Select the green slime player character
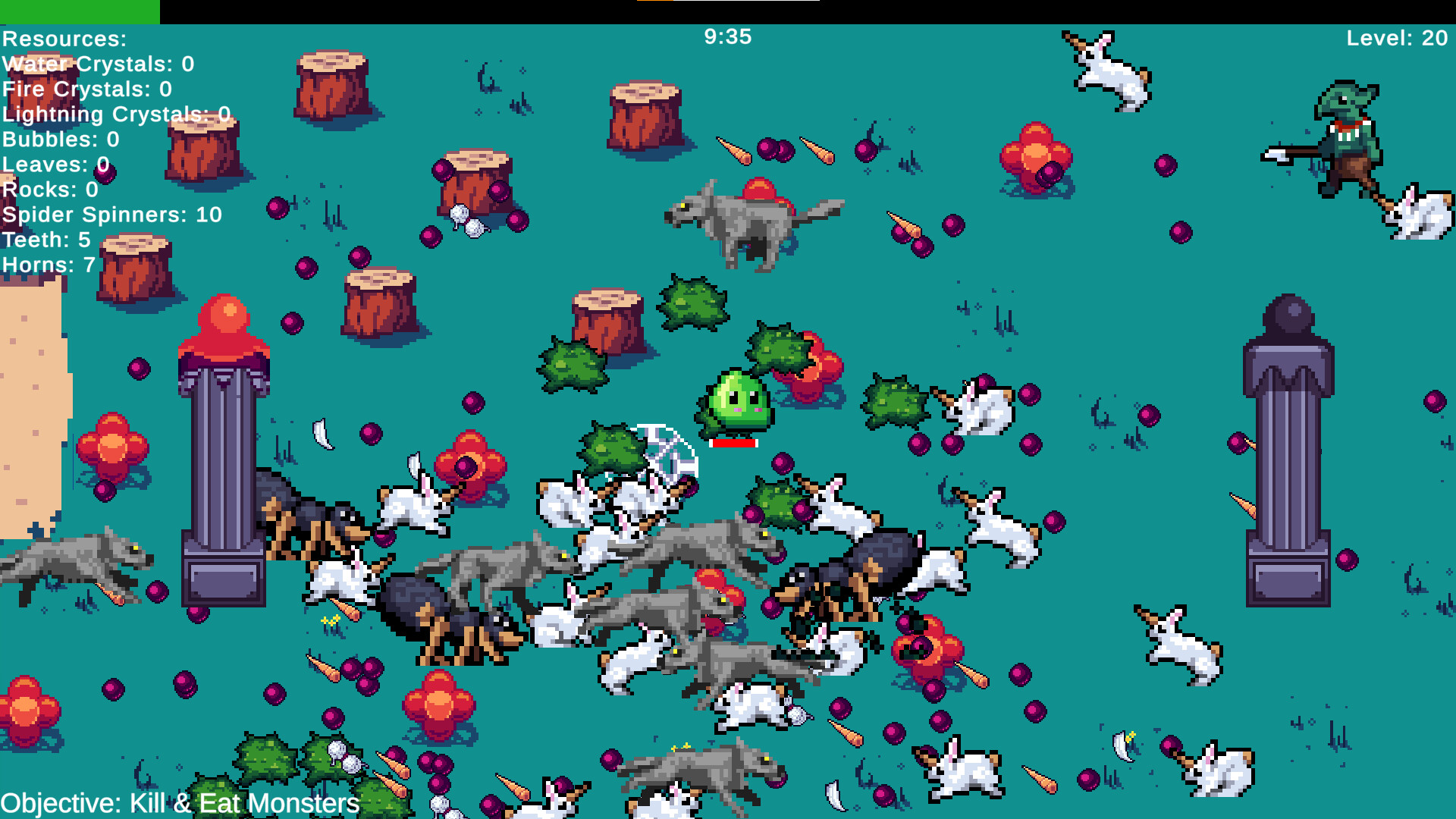Screen dimensions: 1456x819 pos(733,400)
